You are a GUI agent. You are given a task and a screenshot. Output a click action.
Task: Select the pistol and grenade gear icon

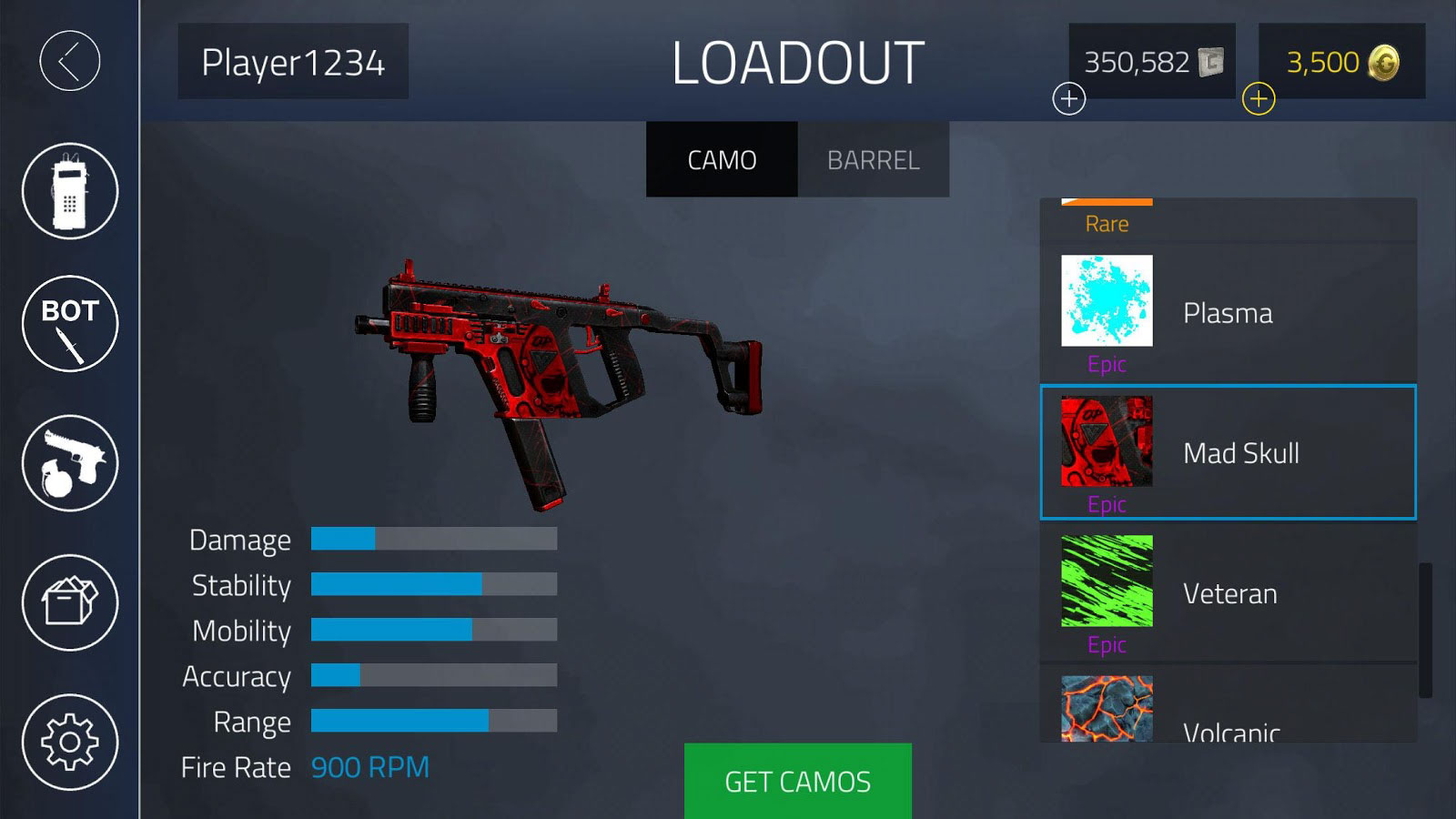[x=68, y=462]
